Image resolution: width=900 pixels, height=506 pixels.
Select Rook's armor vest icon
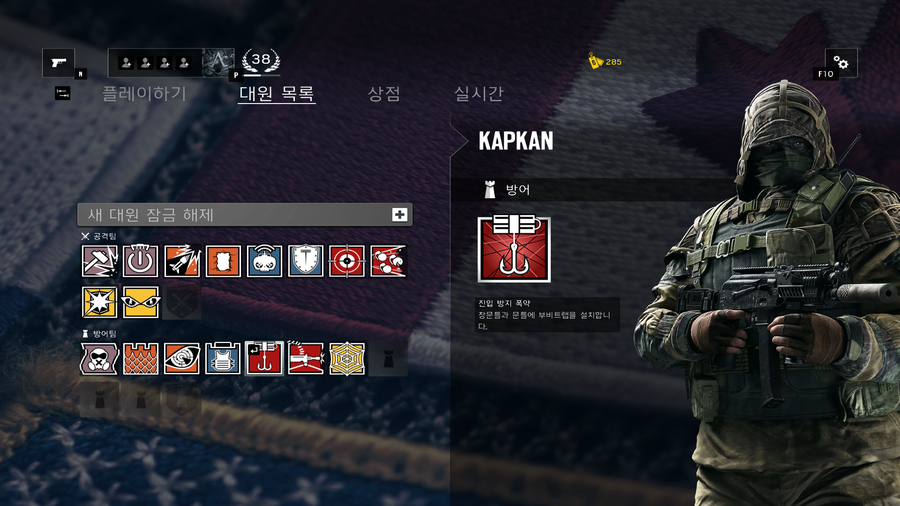pos(223,358)
